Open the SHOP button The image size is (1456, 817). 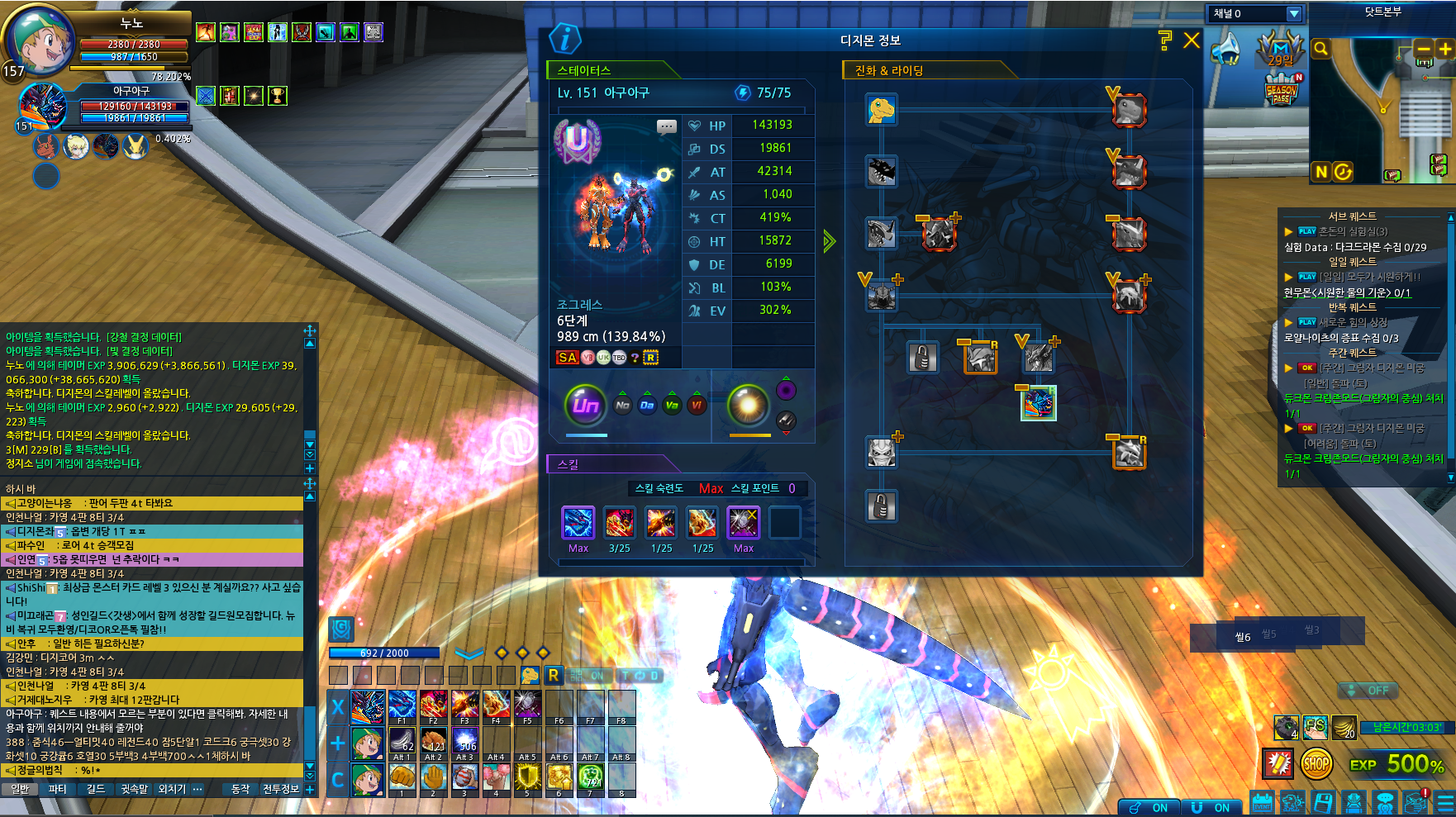click(1316, 764)
